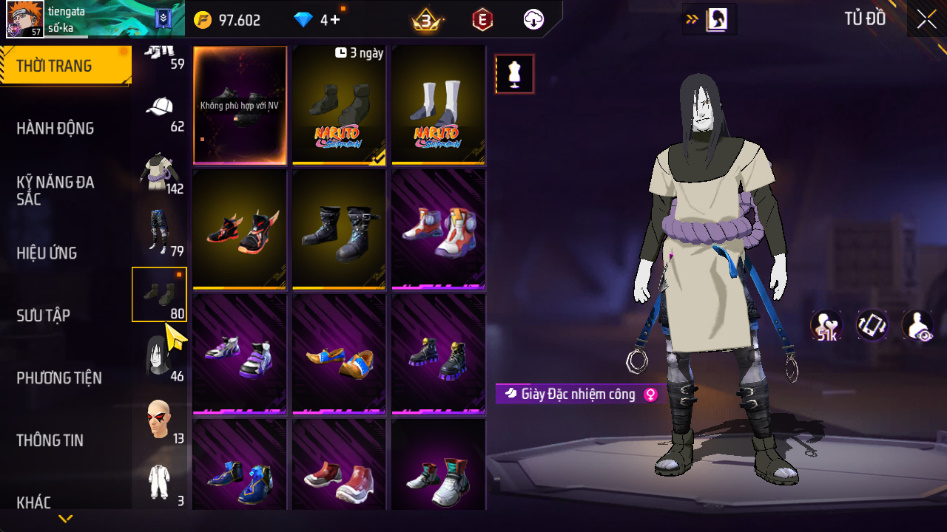The height and width of the screenshot is (532, 947).
Task: Go to the Sưu Tập tab
Action: 43,316
